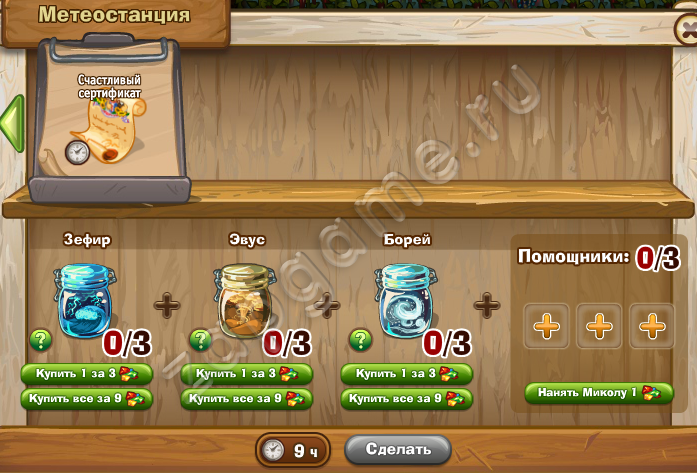697x473 pixels.
Task: Go to the previous recipe with green arrow
Action: [11, 122]
